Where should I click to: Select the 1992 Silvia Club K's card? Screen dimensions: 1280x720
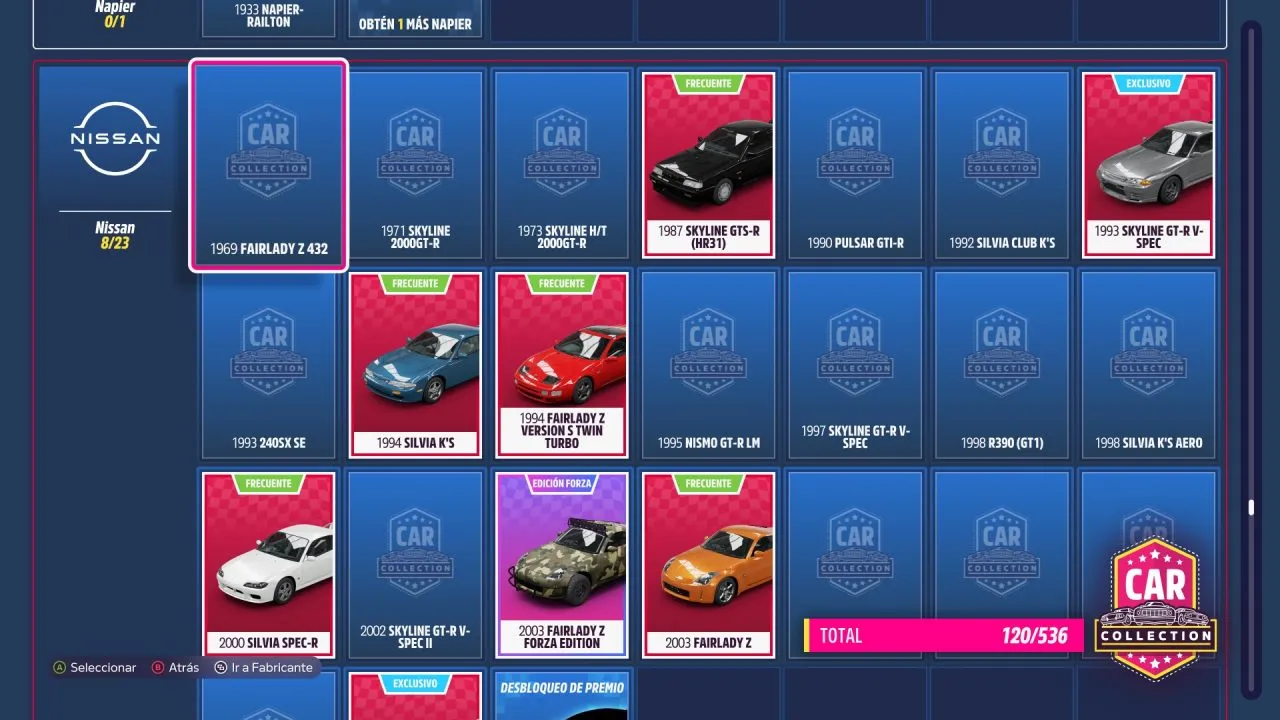[1002, 165]
